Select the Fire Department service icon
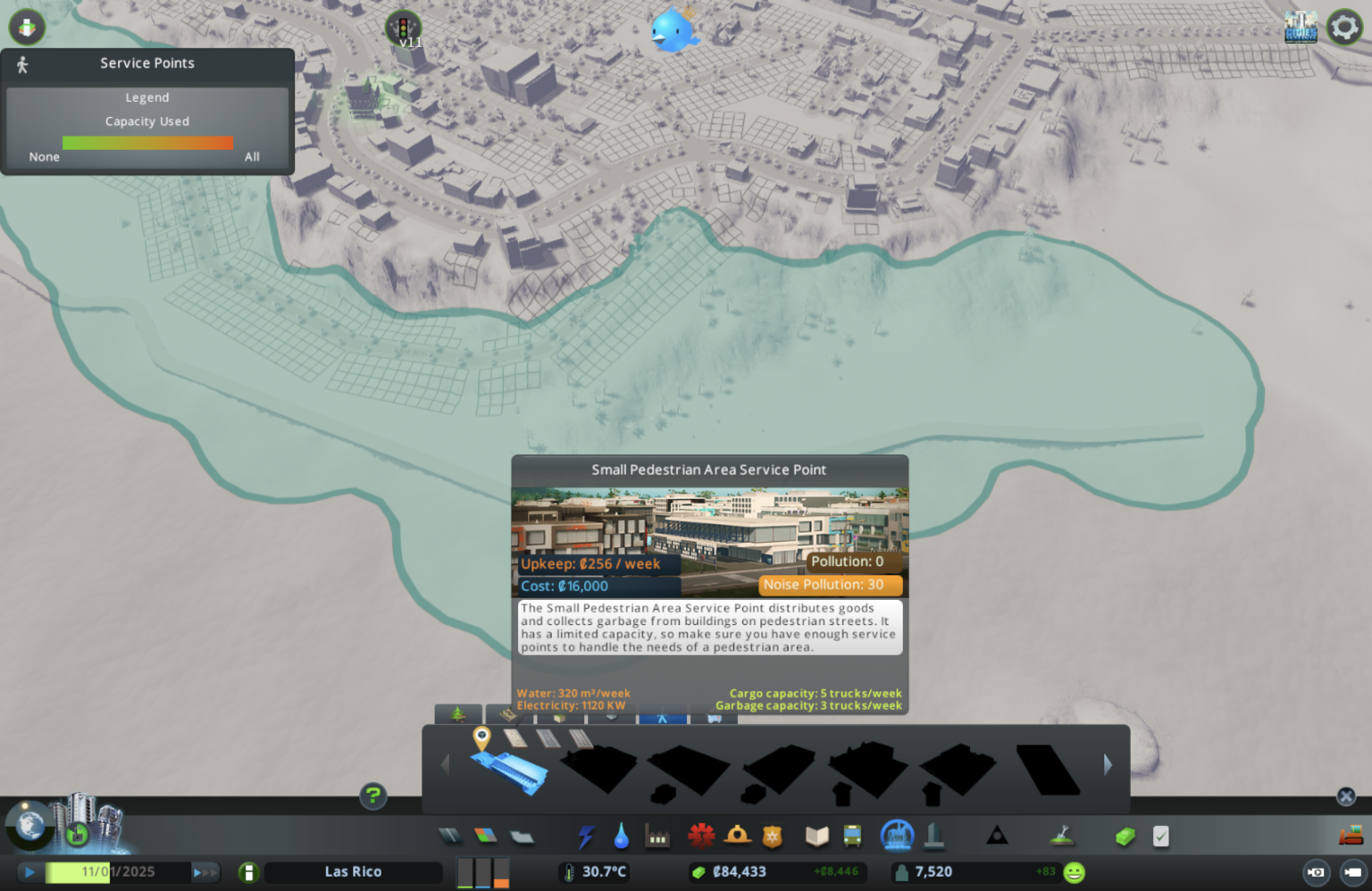The width and height of the screenshot is (1372, 891). click(739, 836)
